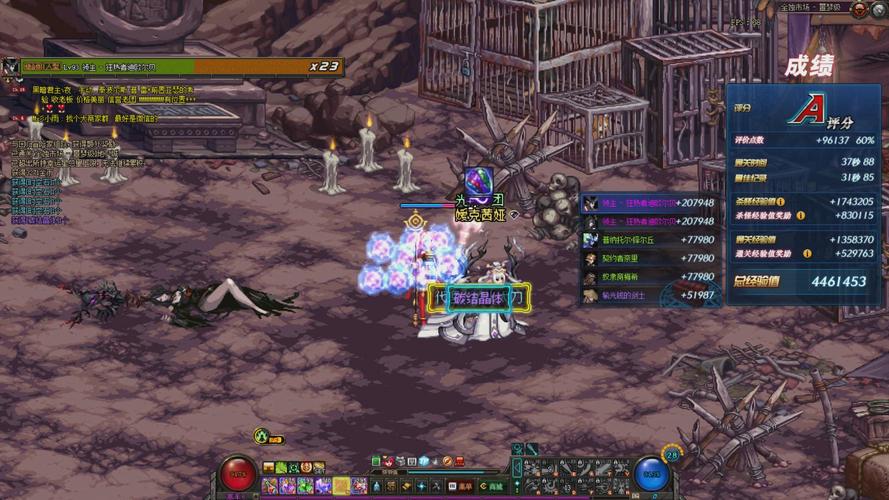Select the kill log entry showing +51987
Screen dimensions: 889x500
tap(648, 295)
